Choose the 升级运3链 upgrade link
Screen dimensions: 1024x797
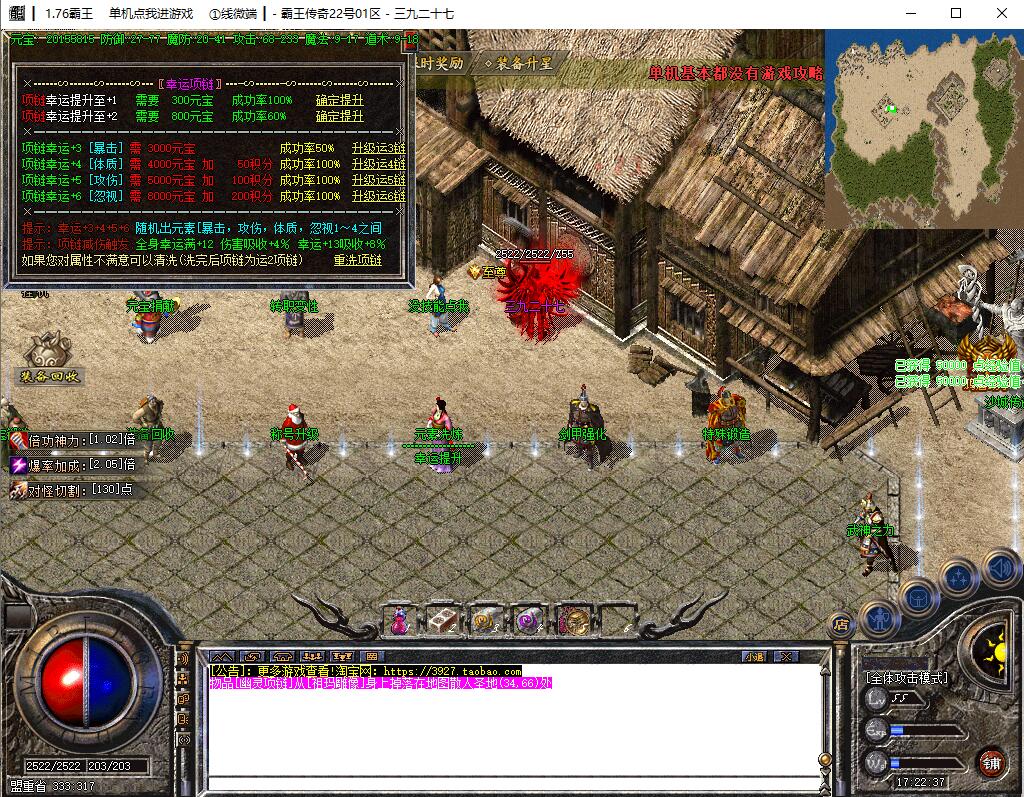click(378, 148)
